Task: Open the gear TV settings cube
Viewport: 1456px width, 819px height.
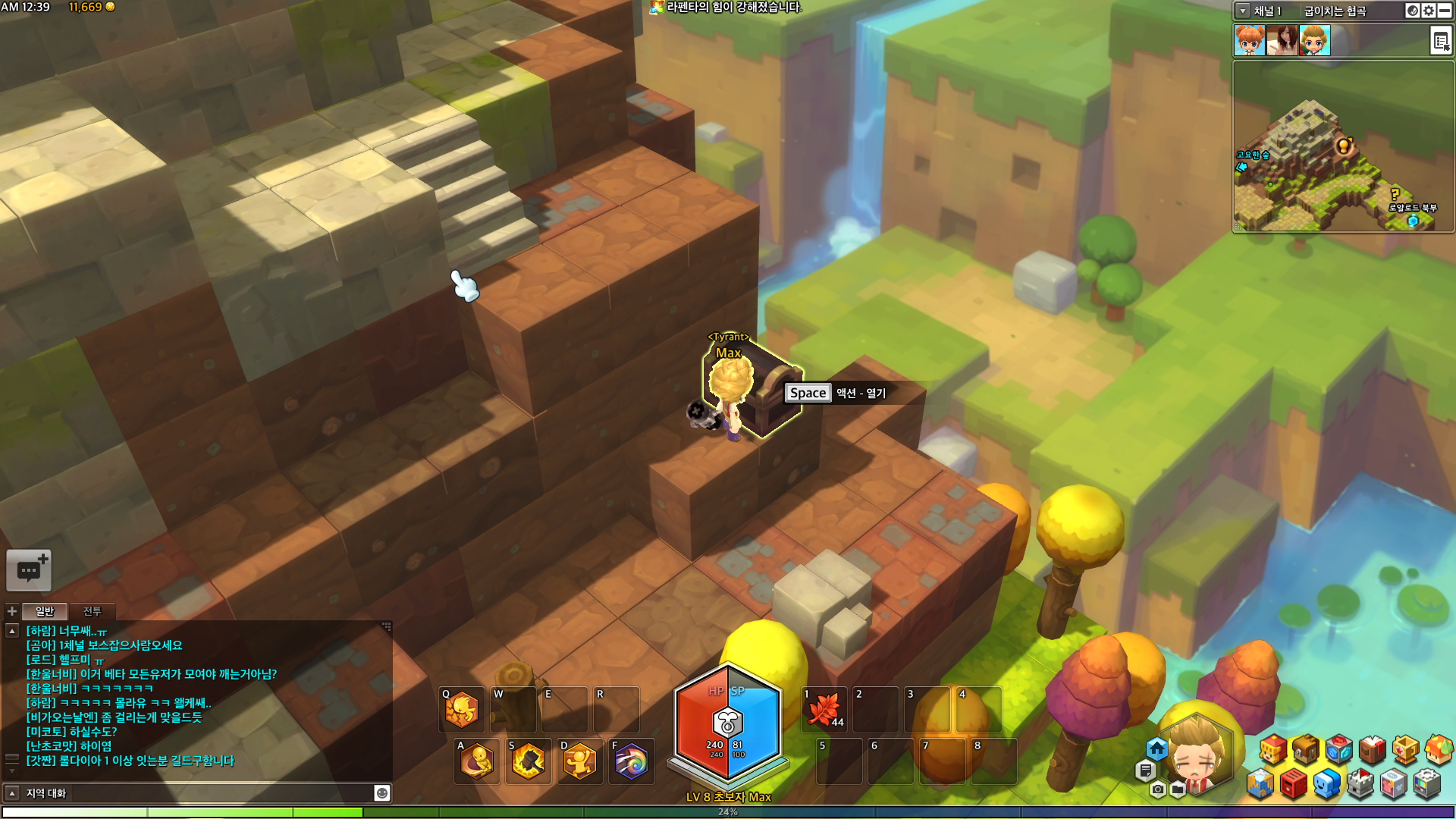Action: pos(1426,784)
